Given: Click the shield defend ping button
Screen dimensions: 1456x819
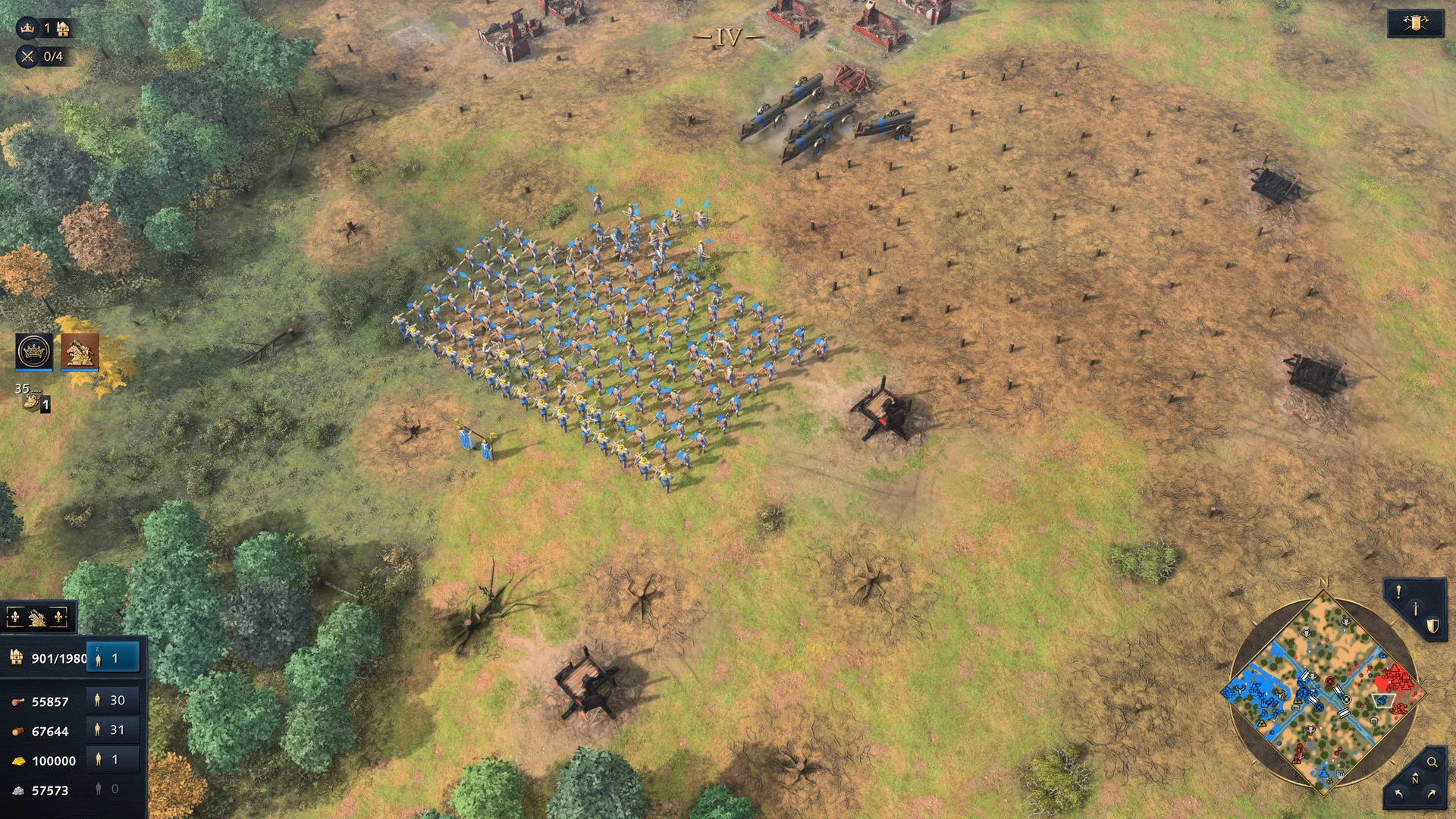Looking at the screenshot, I should pos(1432,626).
